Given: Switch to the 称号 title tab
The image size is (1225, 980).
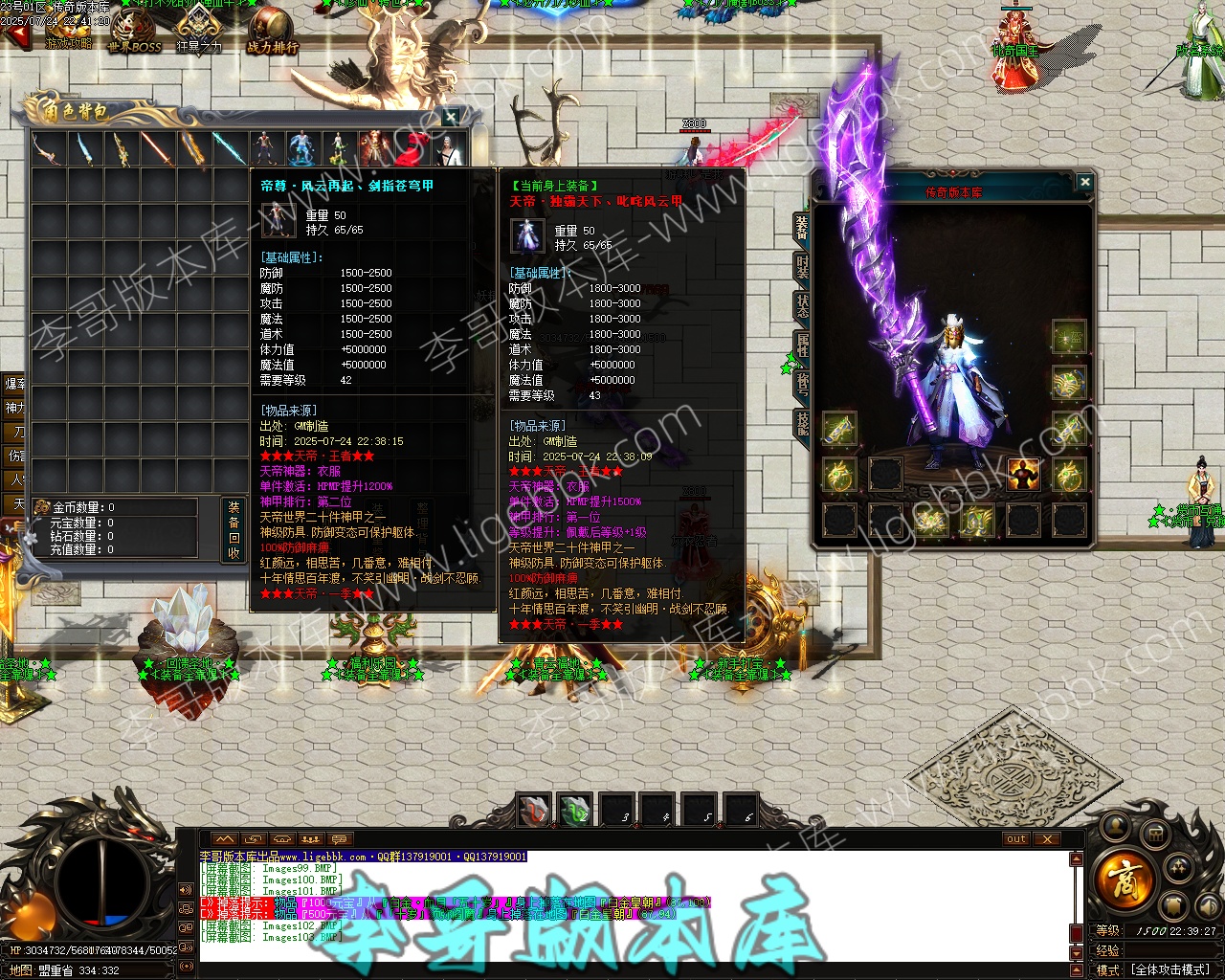Looking at the screenshot, I should click(x=801, y=384).
